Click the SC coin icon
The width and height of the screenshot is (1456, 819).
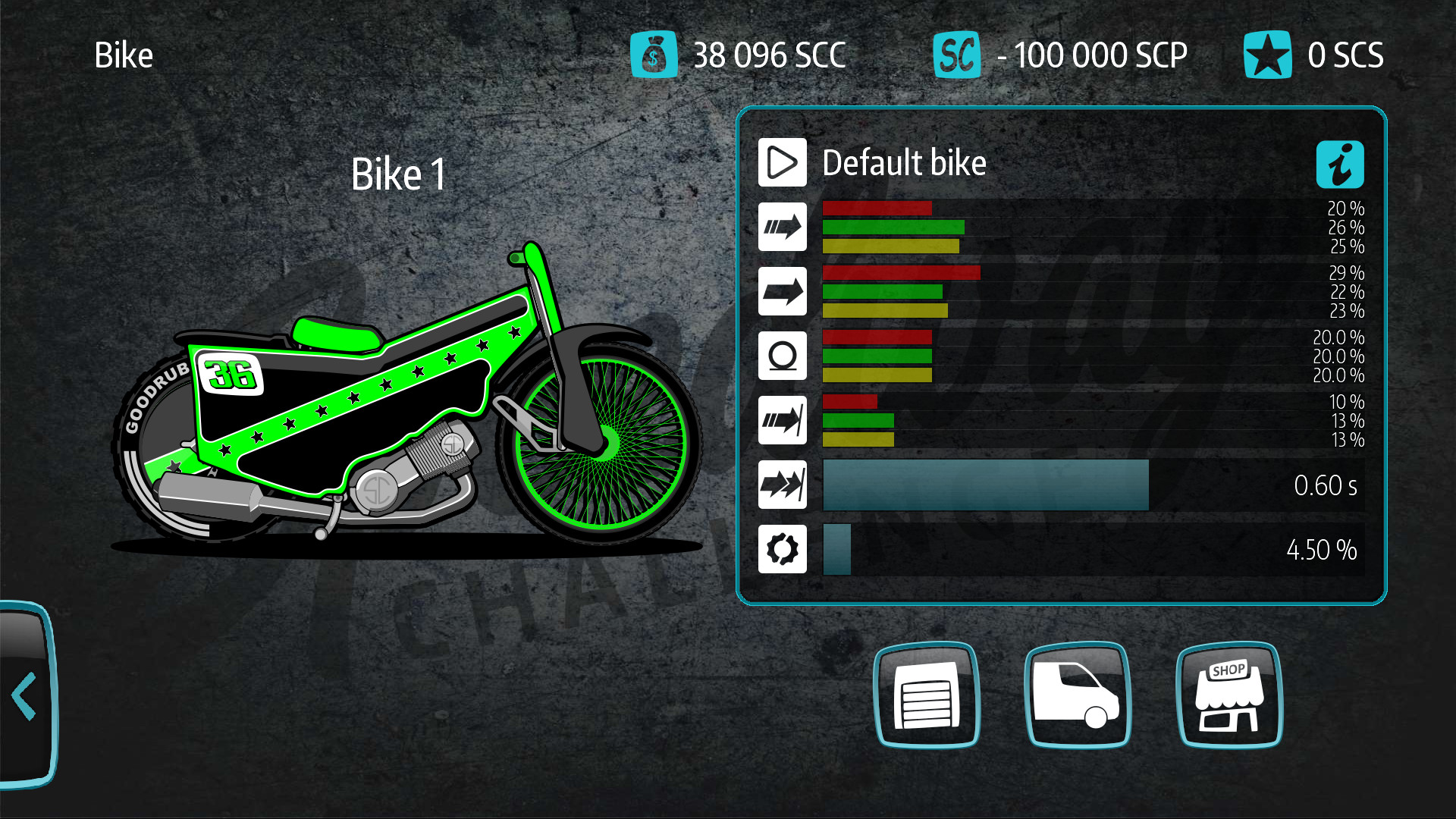(957, 54)
